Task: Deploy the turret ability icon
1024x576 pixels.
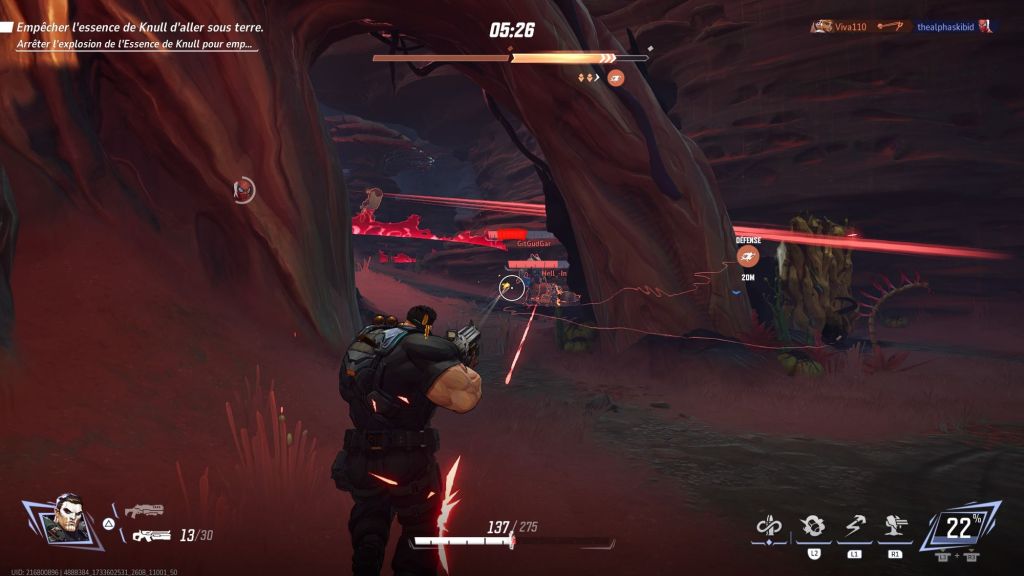Action: 892,526
